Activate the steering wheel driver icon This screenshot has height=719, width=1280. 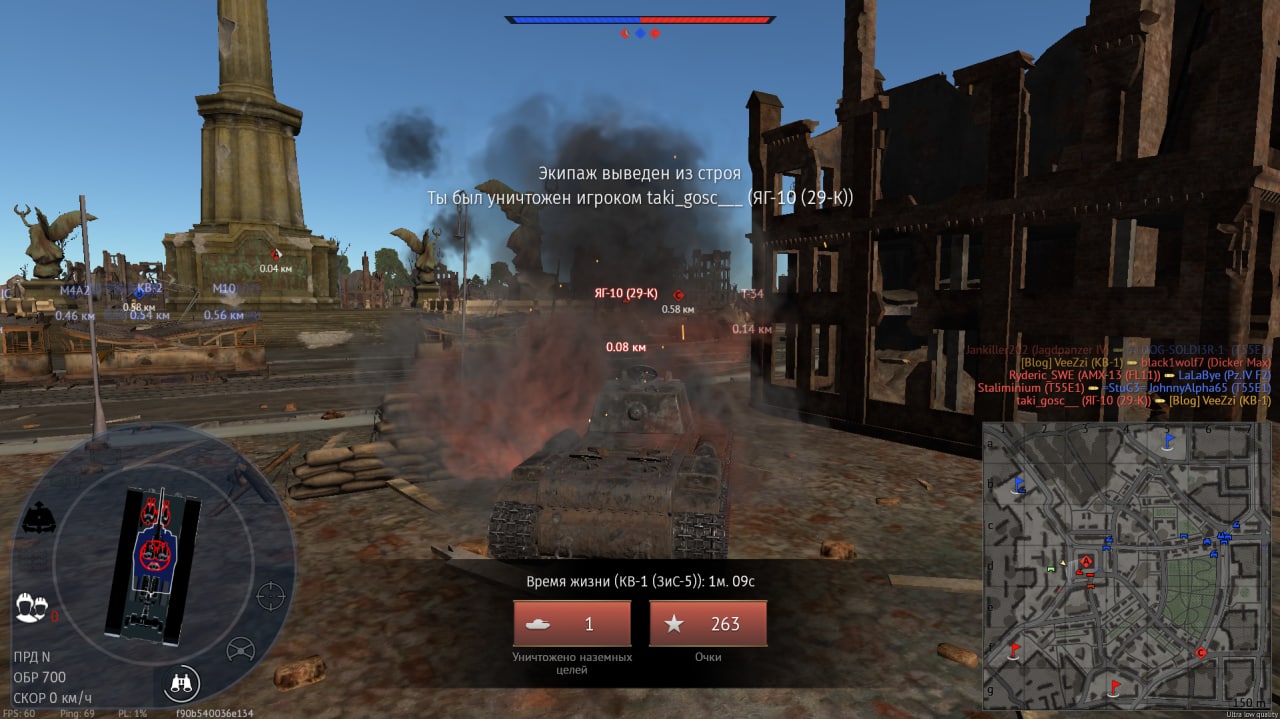pos(240,650)
